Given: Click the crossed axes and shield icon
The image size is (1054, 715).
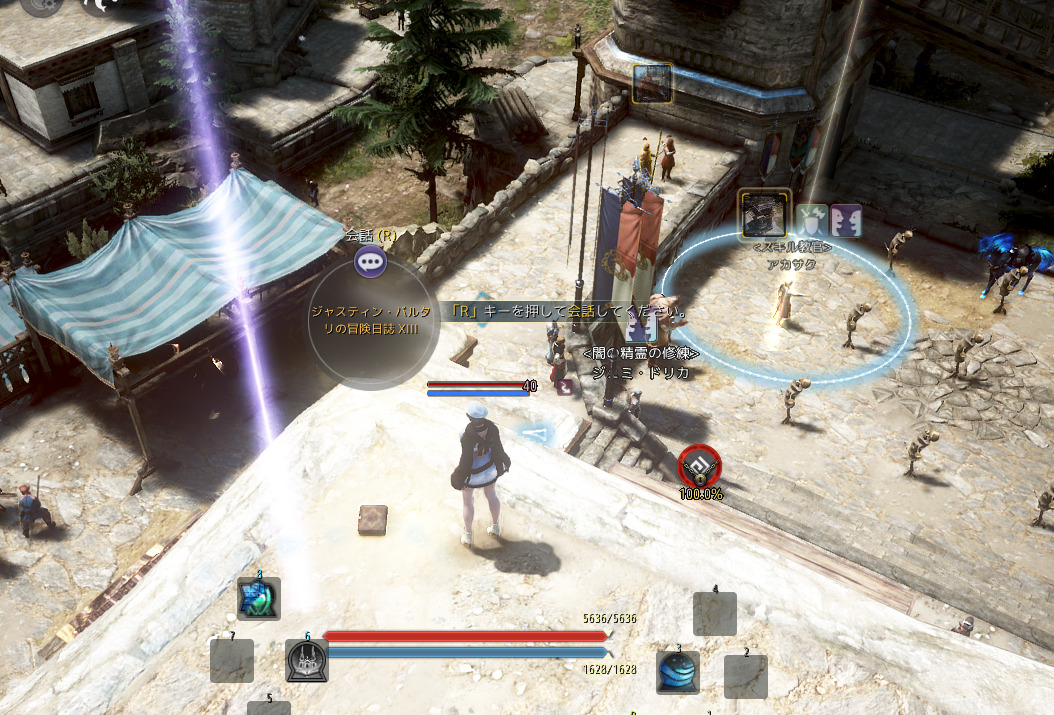Looking at the screenshot, I should [812, 220].
